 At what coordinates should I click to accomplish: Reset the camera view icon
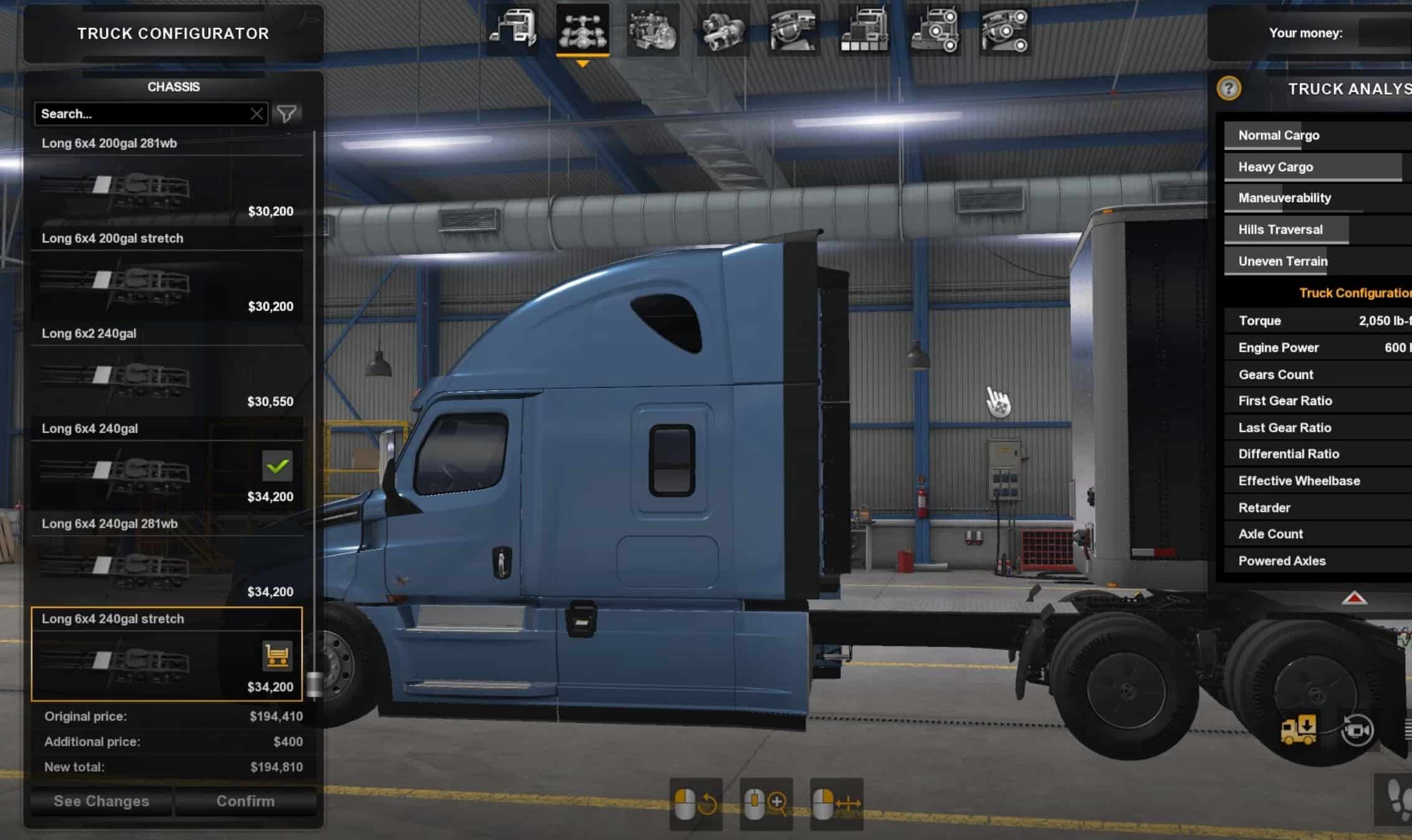tap(1357, 730)
